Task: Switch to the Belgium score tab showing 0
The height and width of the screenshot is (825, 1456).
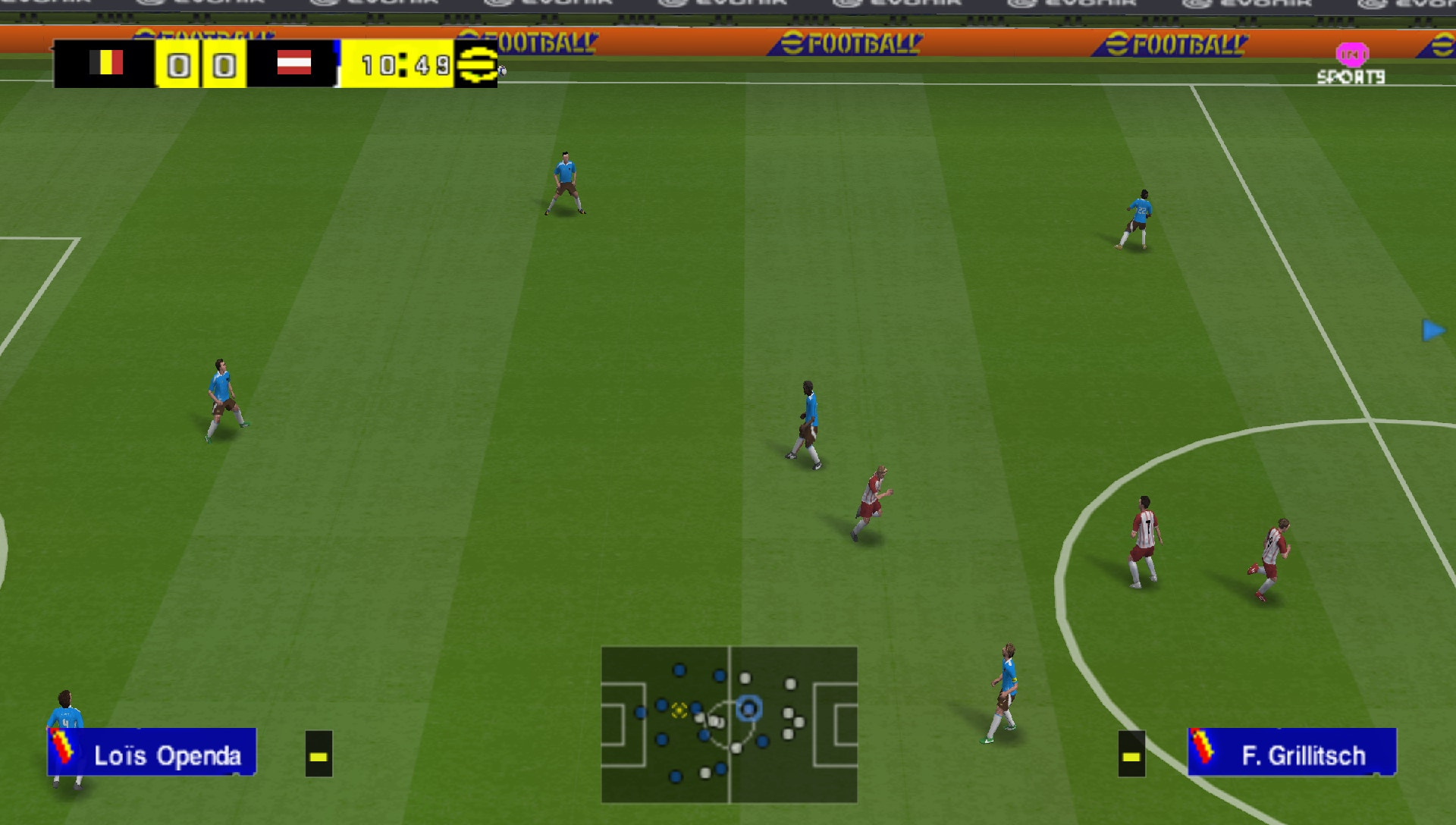Action: (x=180, y=66)
